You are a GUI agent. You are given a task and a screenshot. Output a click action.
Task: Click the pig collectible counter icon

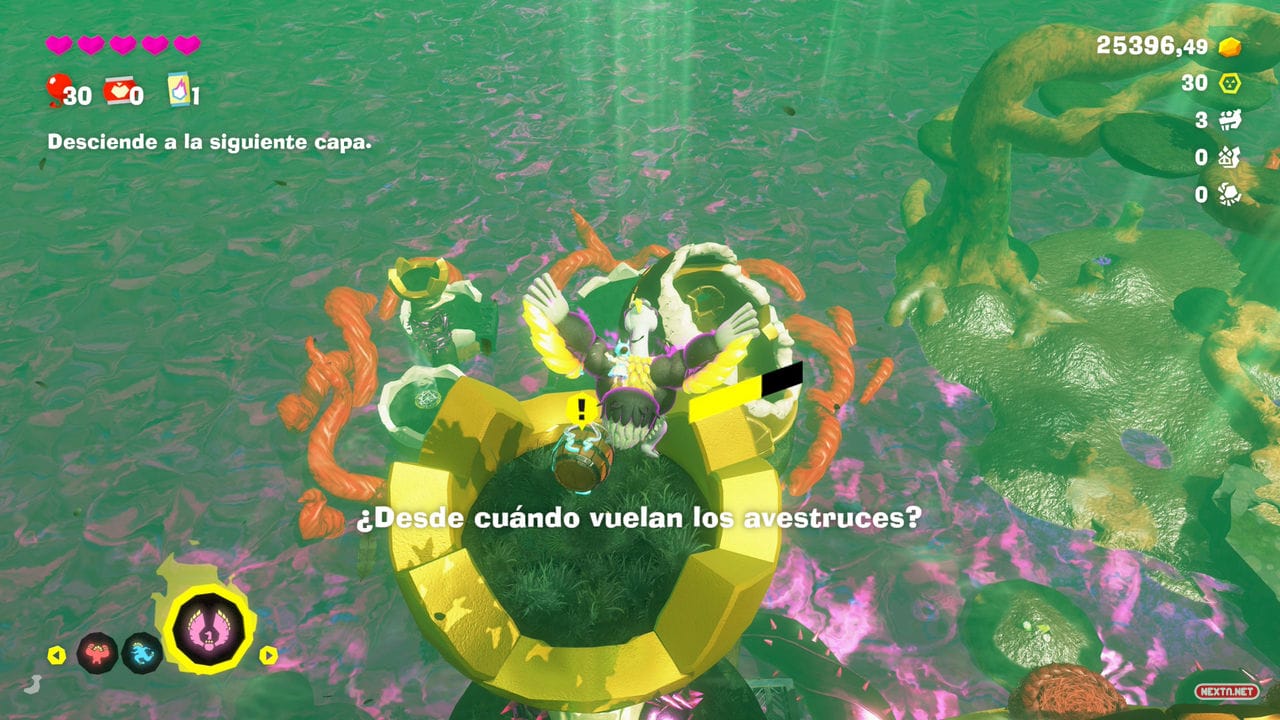(1230, 119)
